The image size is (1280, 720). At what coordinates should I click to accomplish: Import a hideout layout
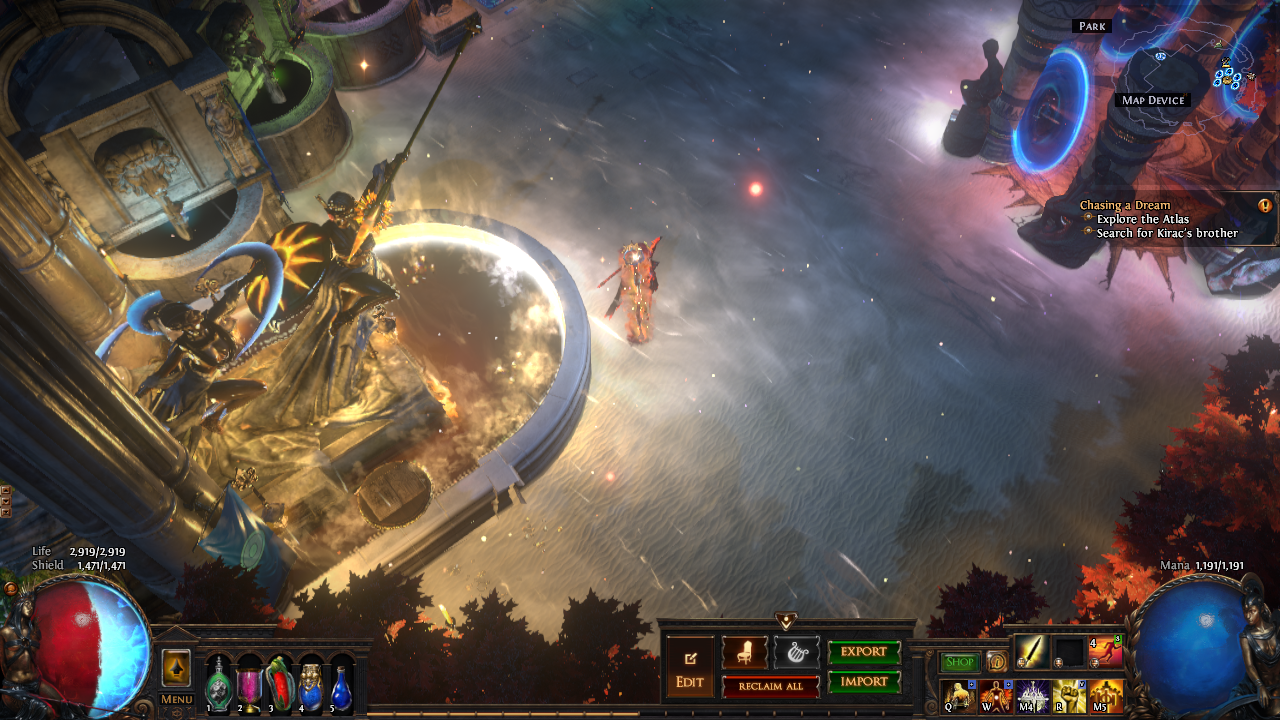coord(864,682)
